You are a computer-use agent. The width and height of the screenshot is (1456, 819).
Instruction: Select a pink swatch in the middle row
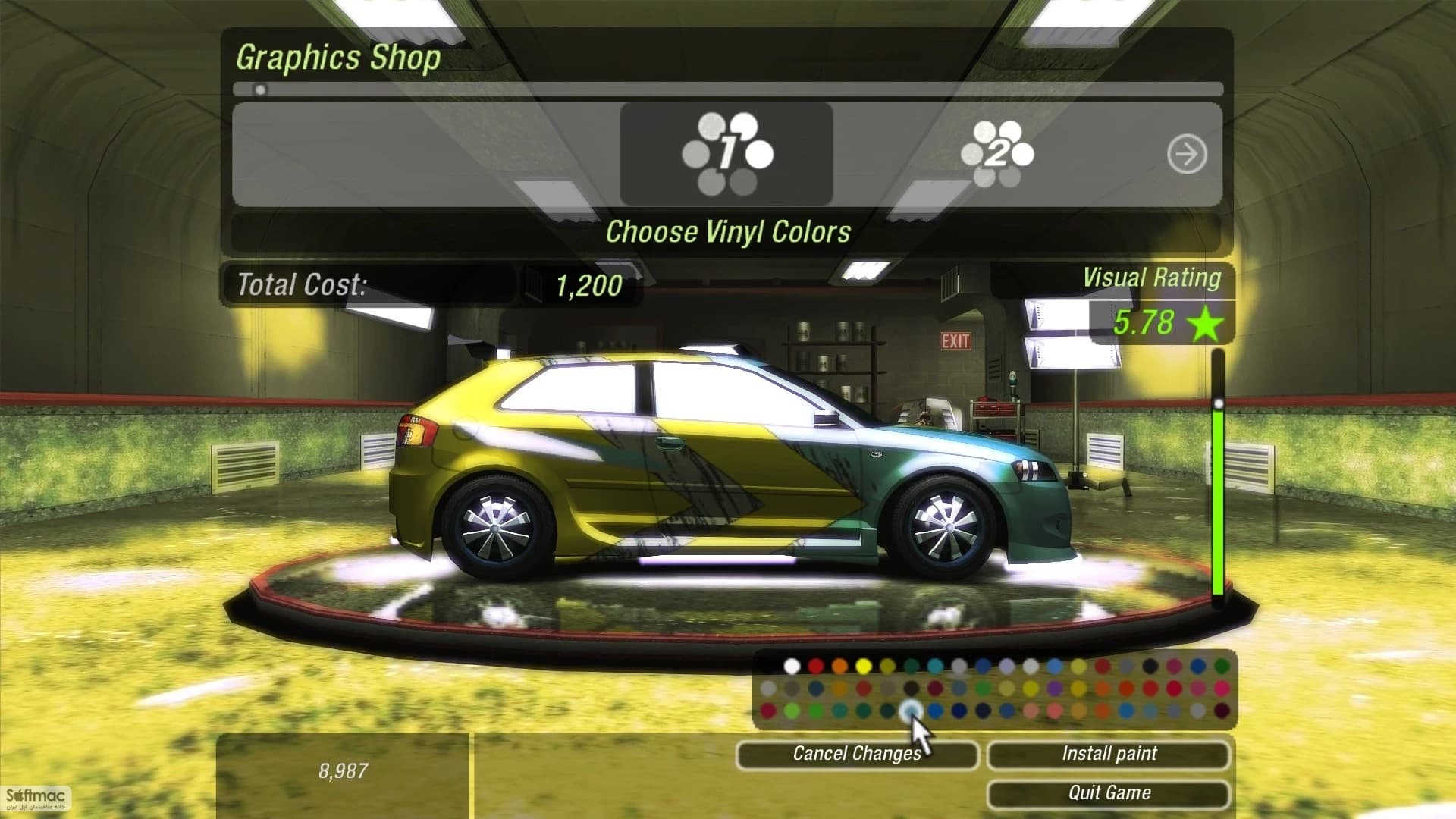point(1198,689)
